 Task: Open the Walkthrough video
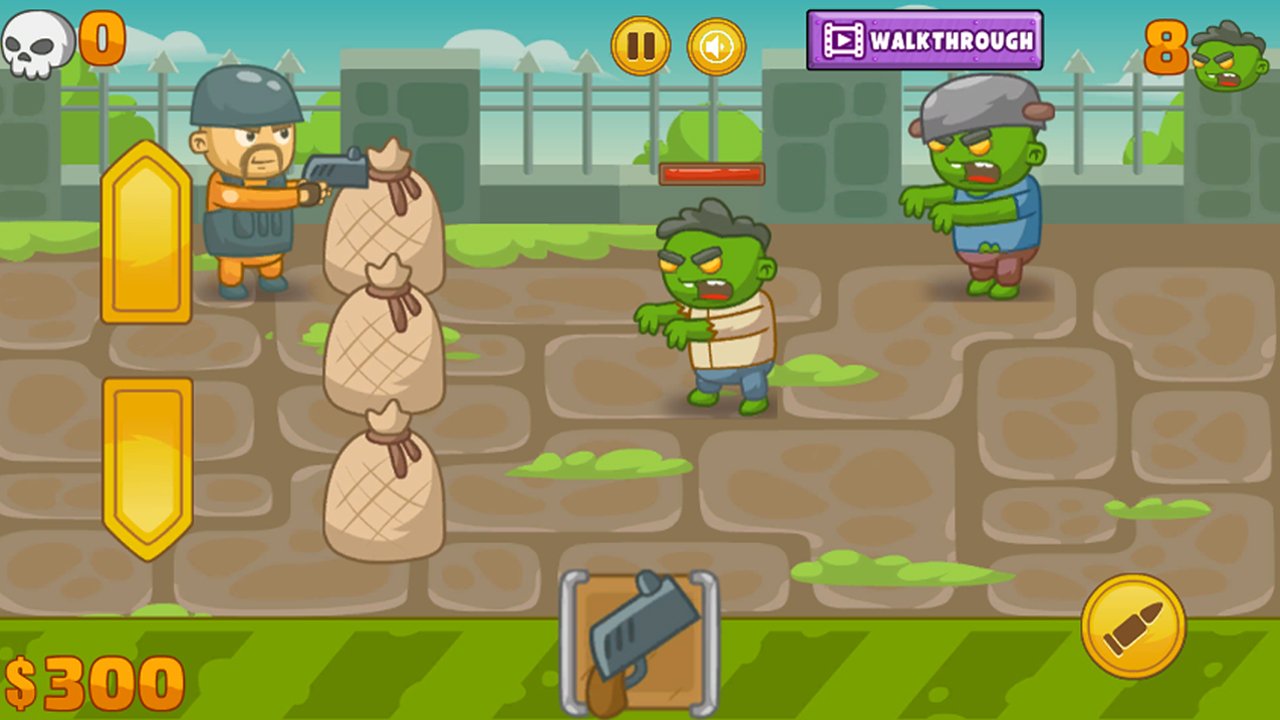click(x=924, y=41)
